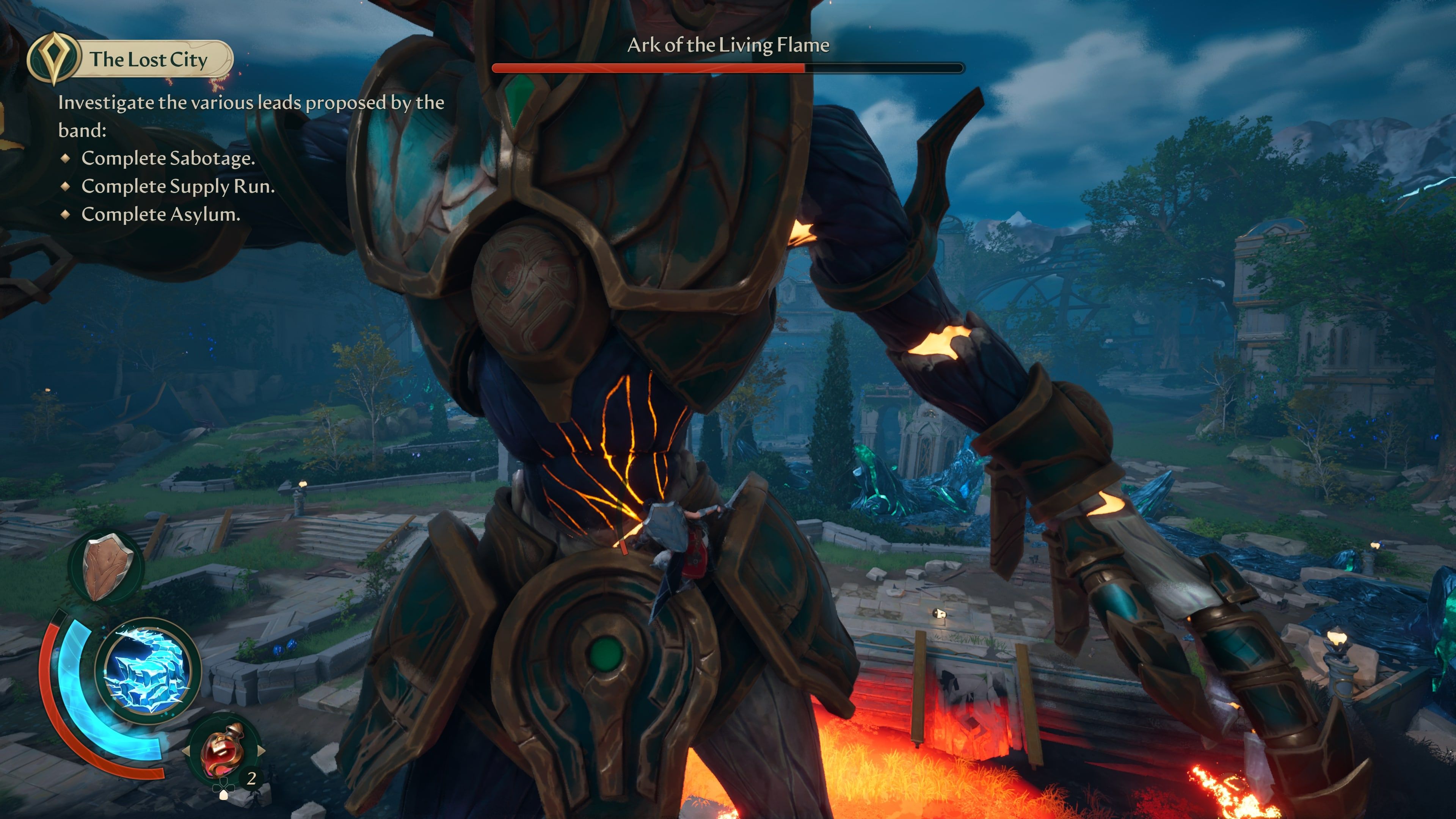Open The Lost City quest tracker
This screenshot has height=819, width=1456.
click(130, 60)
